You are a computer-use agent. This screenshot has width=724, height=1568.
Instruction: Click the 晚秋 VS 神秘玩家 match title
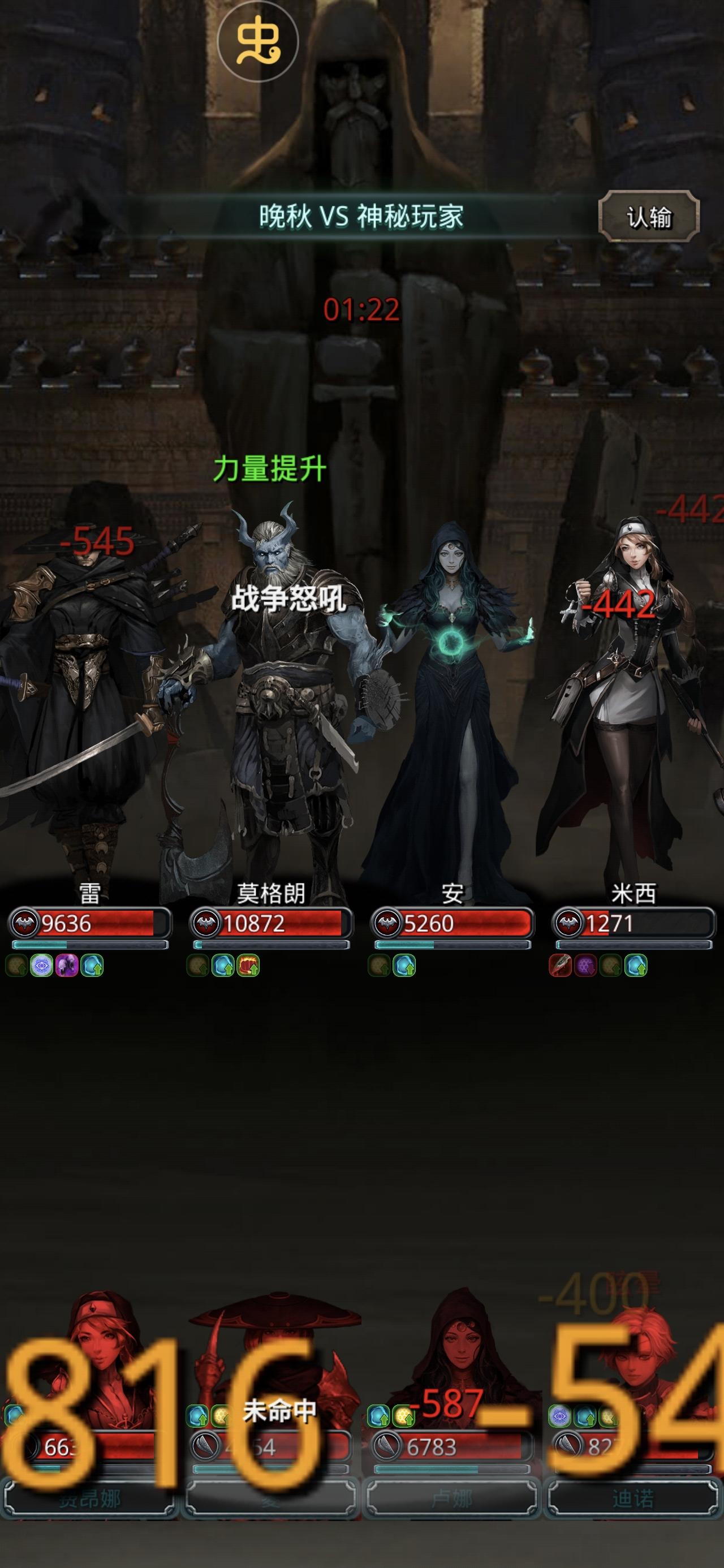pyautogui.click(x=360, y=217)
